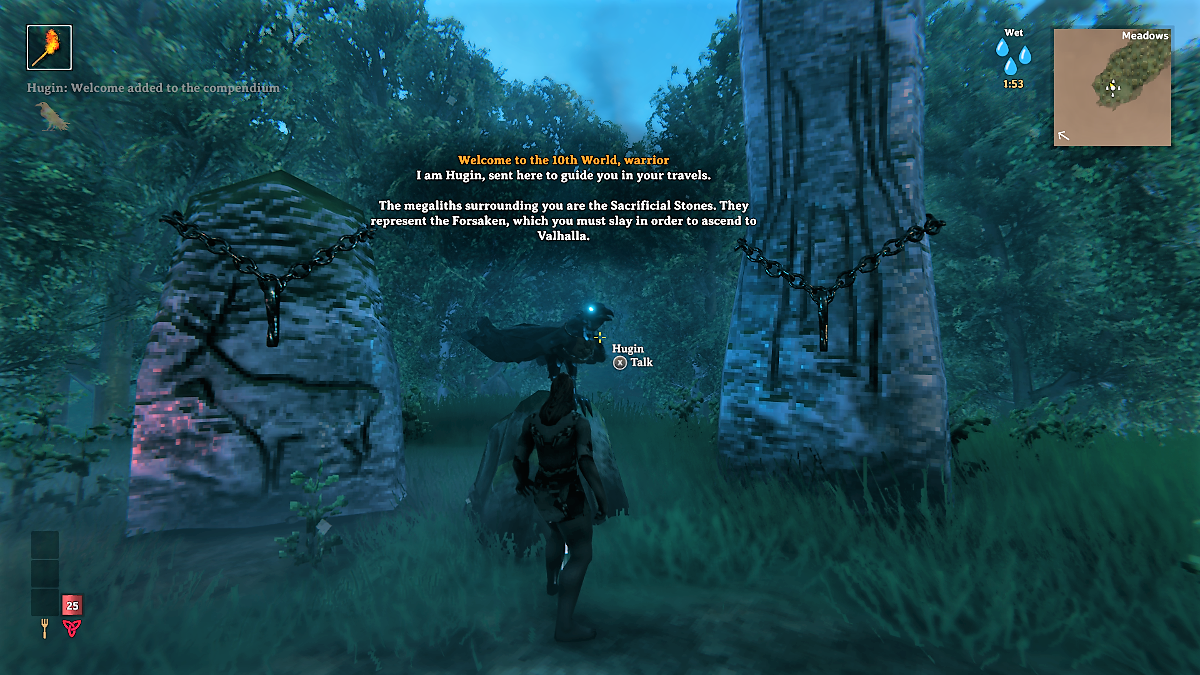Select the torch hotbar slot
The height and width of the screenshot is (675, 1200).
[x=49, y=47]
